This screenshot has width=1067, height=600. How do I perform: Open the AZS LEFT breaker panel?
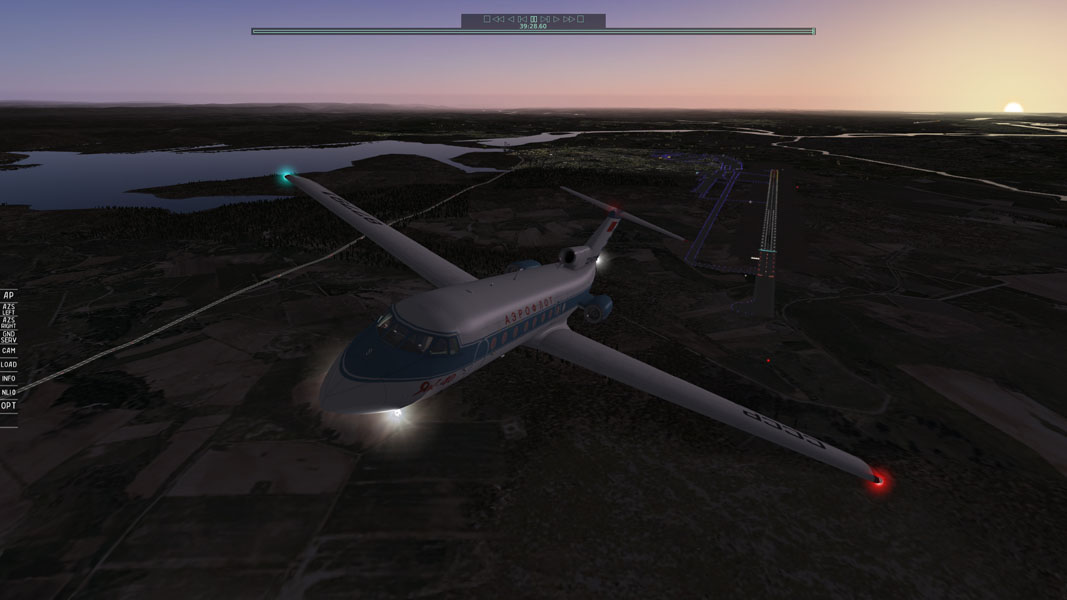click(x=8, y=310)
